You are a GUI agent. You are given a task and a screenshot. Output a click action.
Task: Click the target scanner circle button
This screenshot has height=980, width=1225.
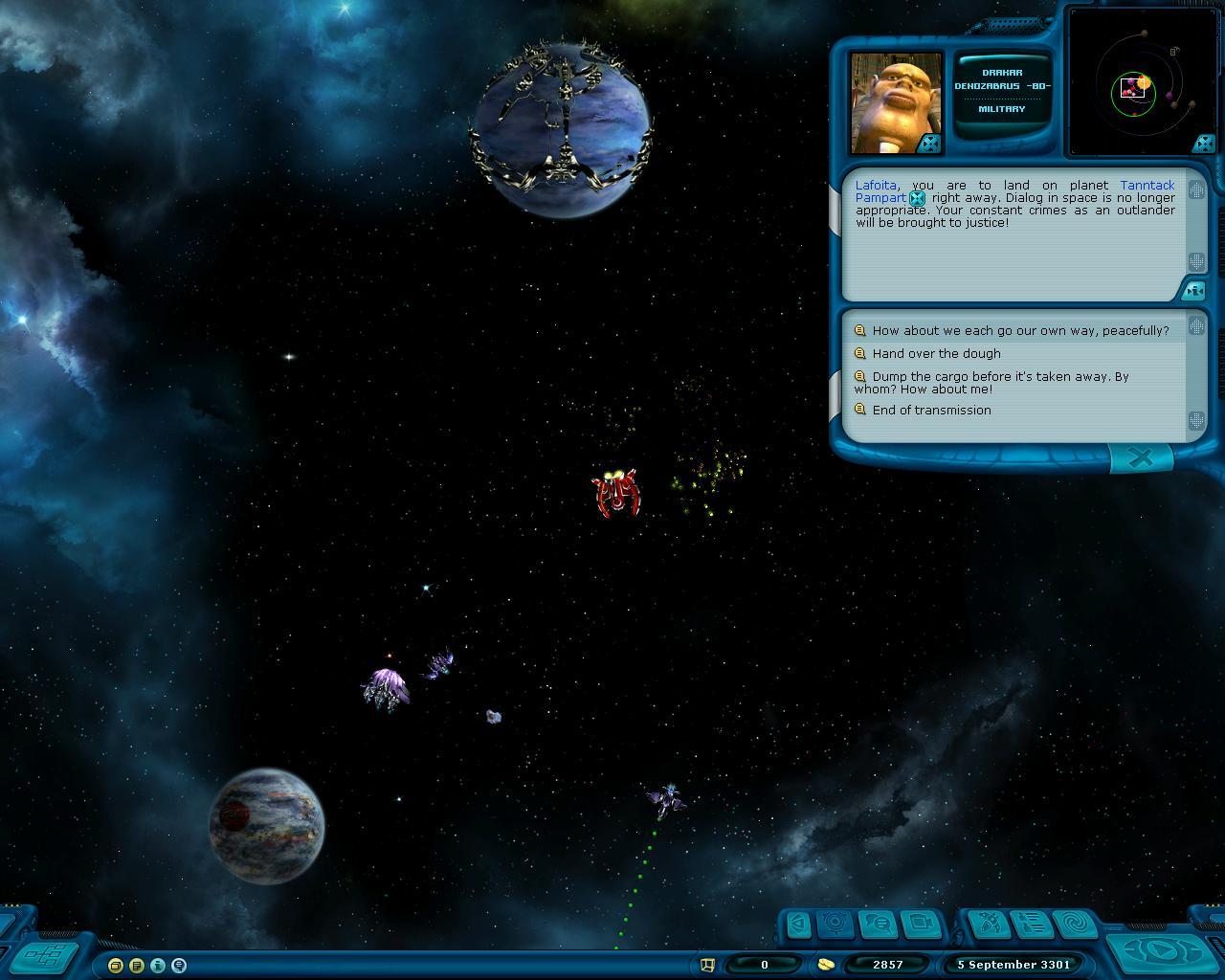click(x=836, y=924)
